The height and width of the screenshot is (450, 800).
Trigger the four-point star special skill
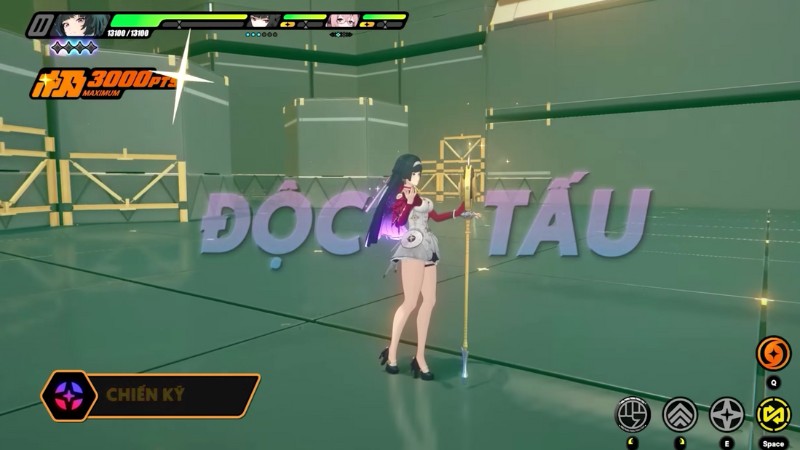(727, 413)
